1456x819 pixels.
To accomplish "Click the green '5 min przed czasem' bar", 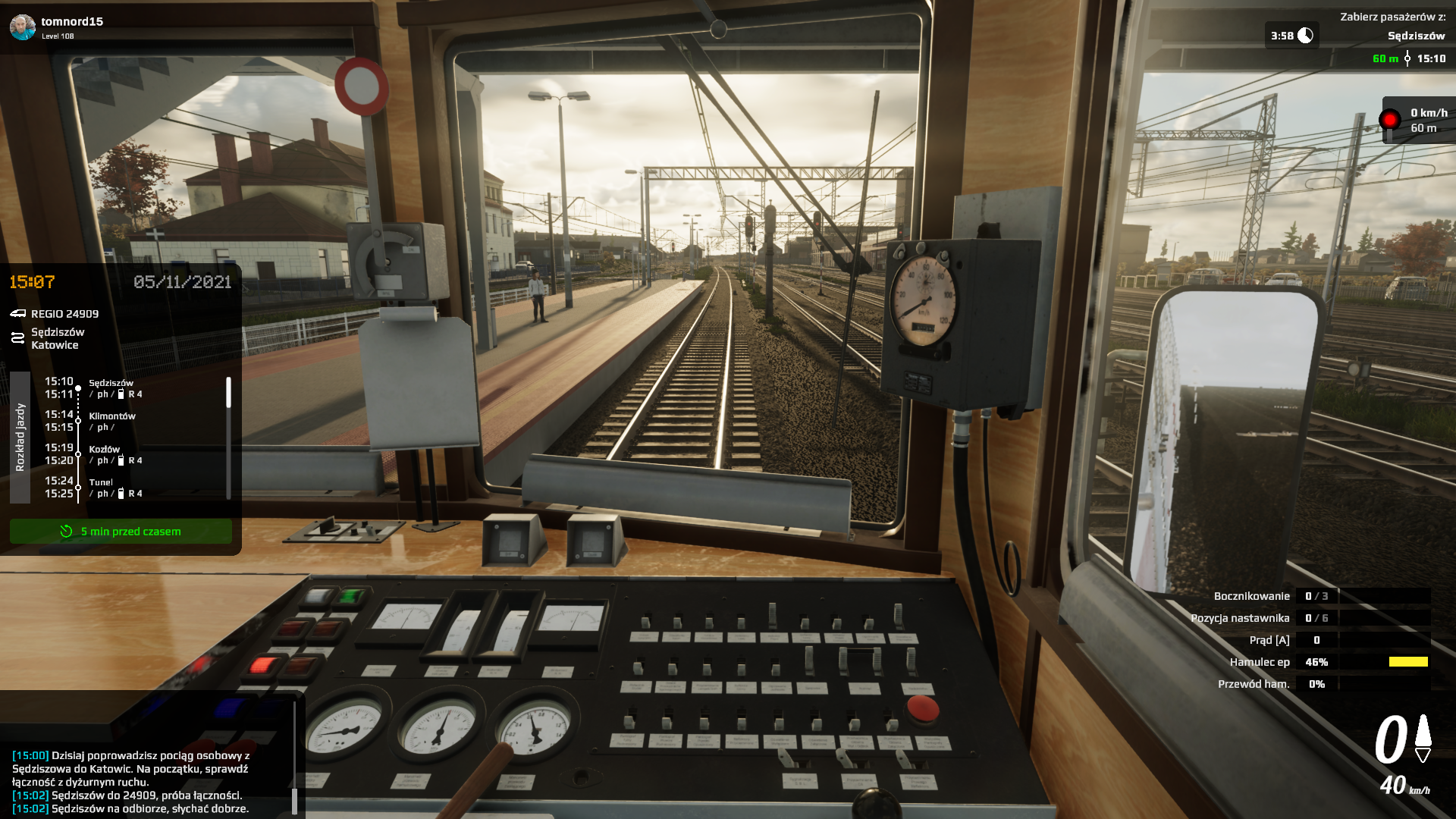I will (121, 532).
